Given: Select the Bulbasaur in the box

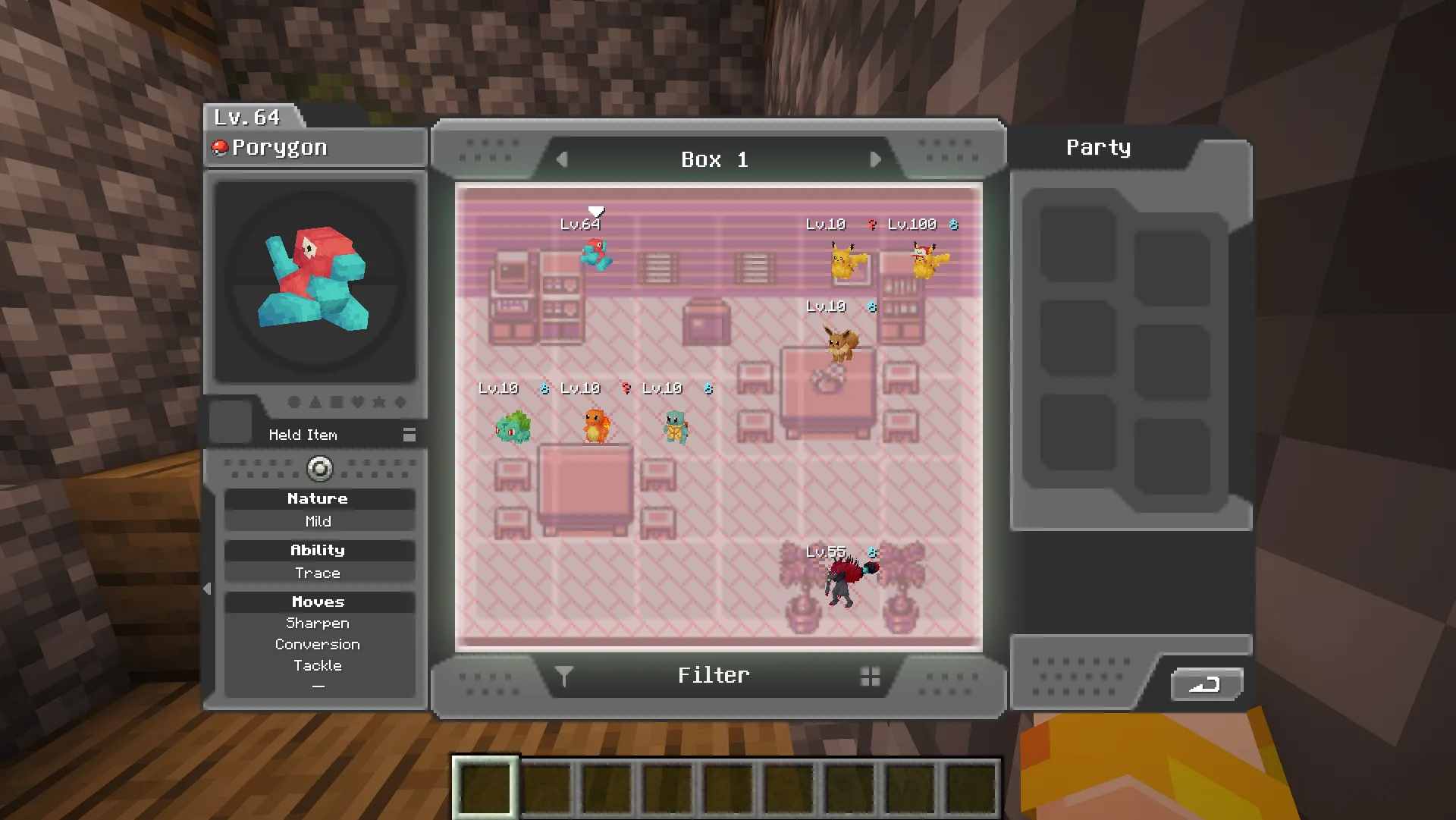Looking at the screenshot, I should (513, 426).
